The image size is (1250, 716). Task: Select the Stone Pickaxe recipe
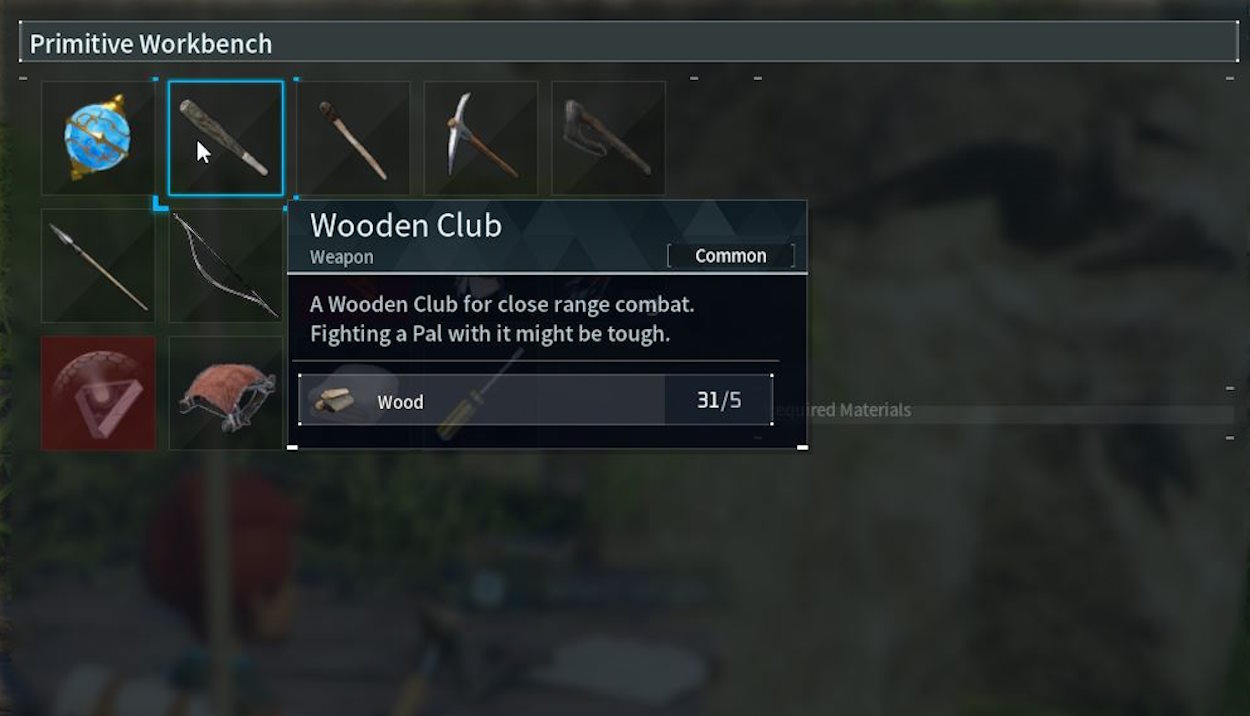pyautogui.click(x=481, y=138)
